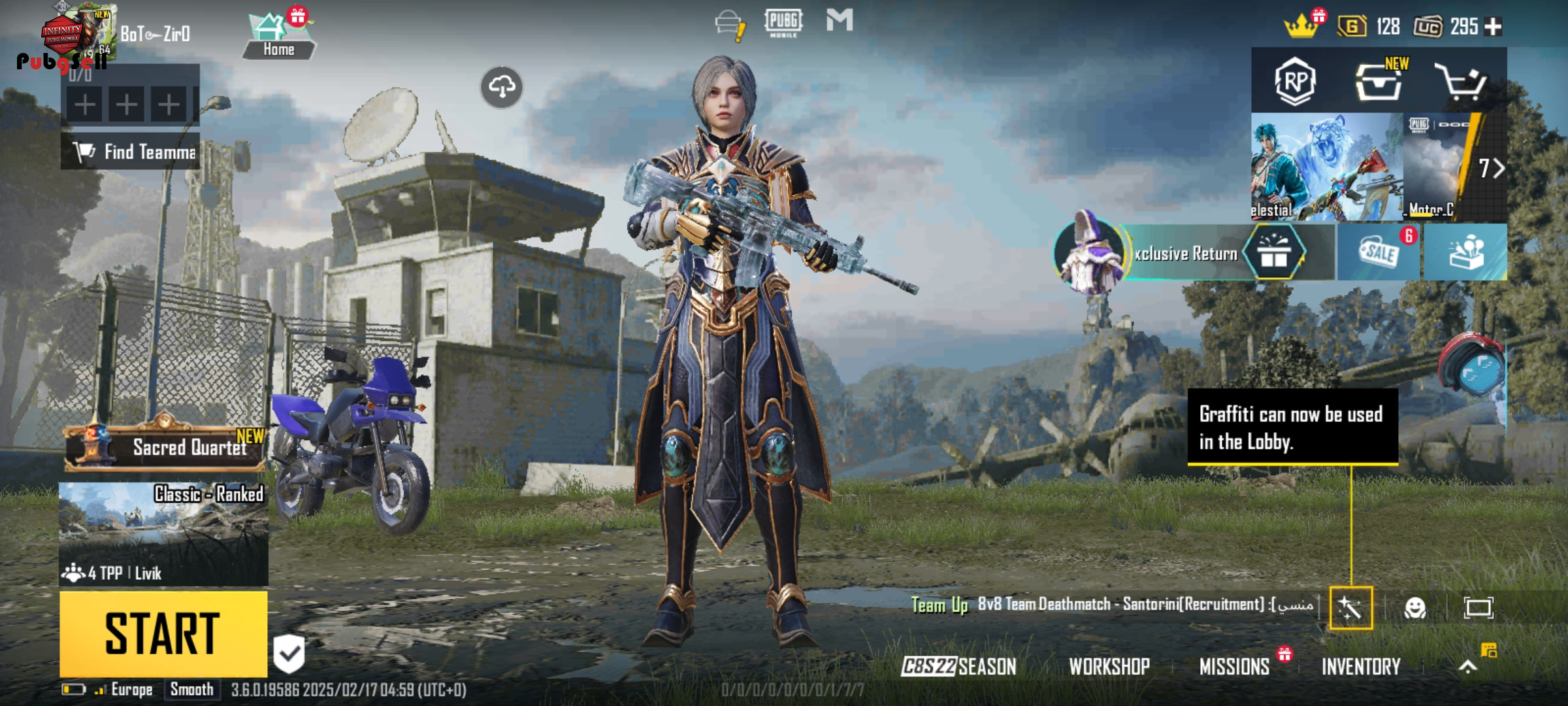Select the graffiti spray icon

tap(1350, 609)
